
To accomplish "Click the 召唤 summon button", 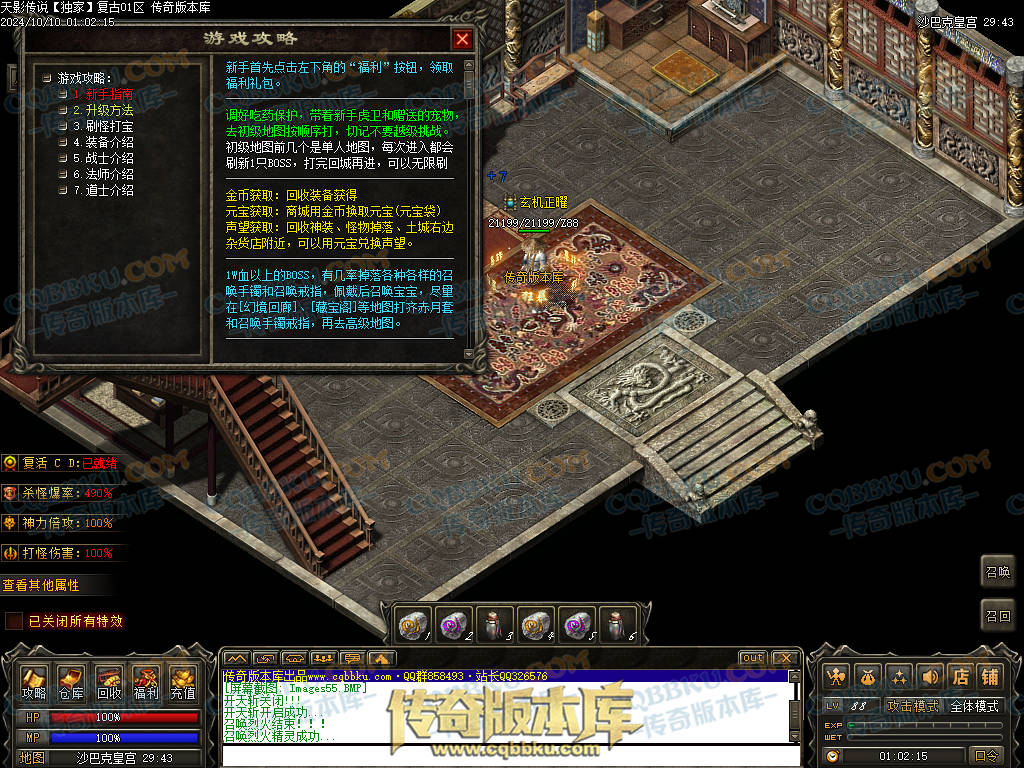I will 997,572.
